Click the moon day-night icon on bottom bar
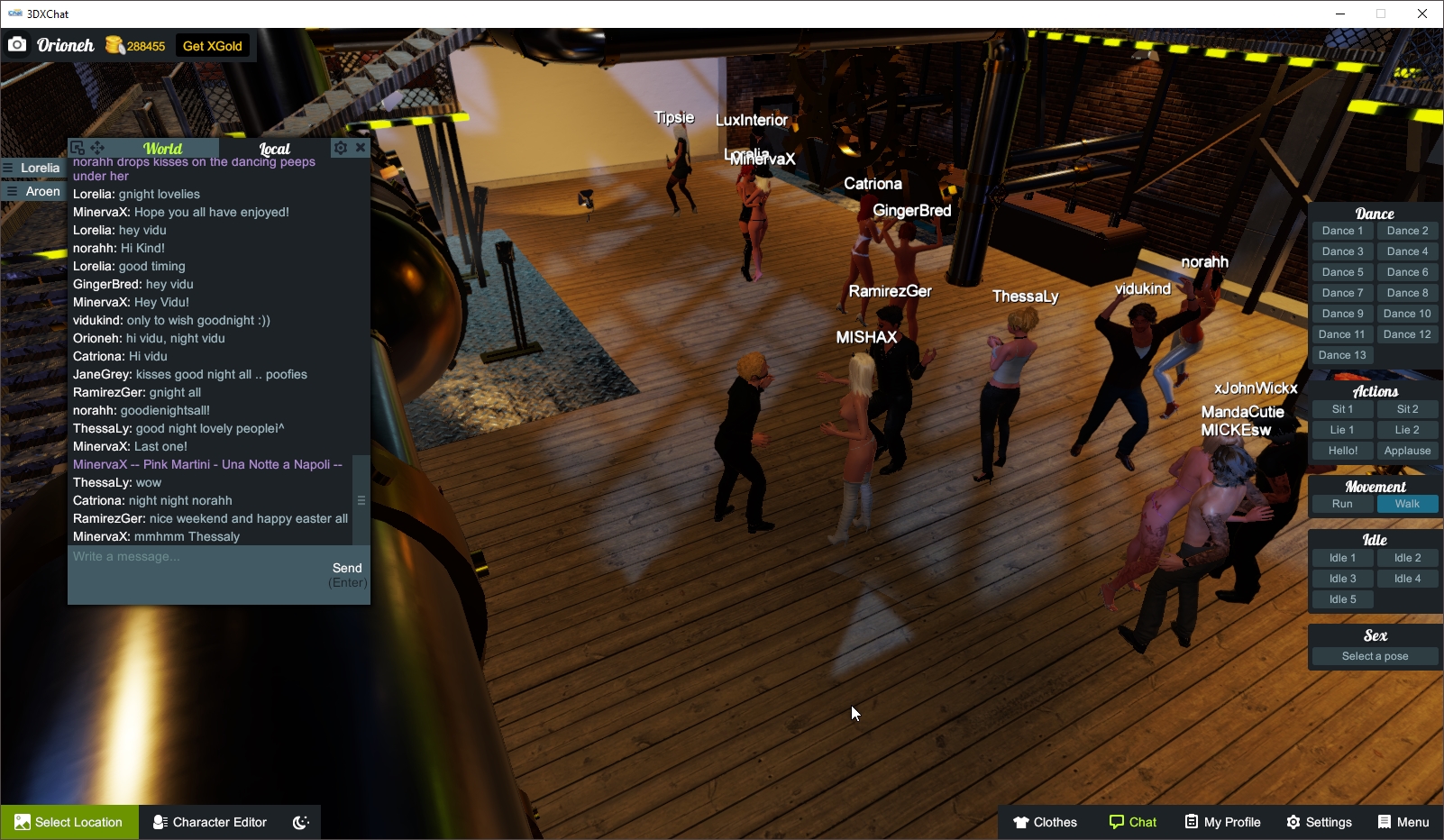 pos(299,821)
